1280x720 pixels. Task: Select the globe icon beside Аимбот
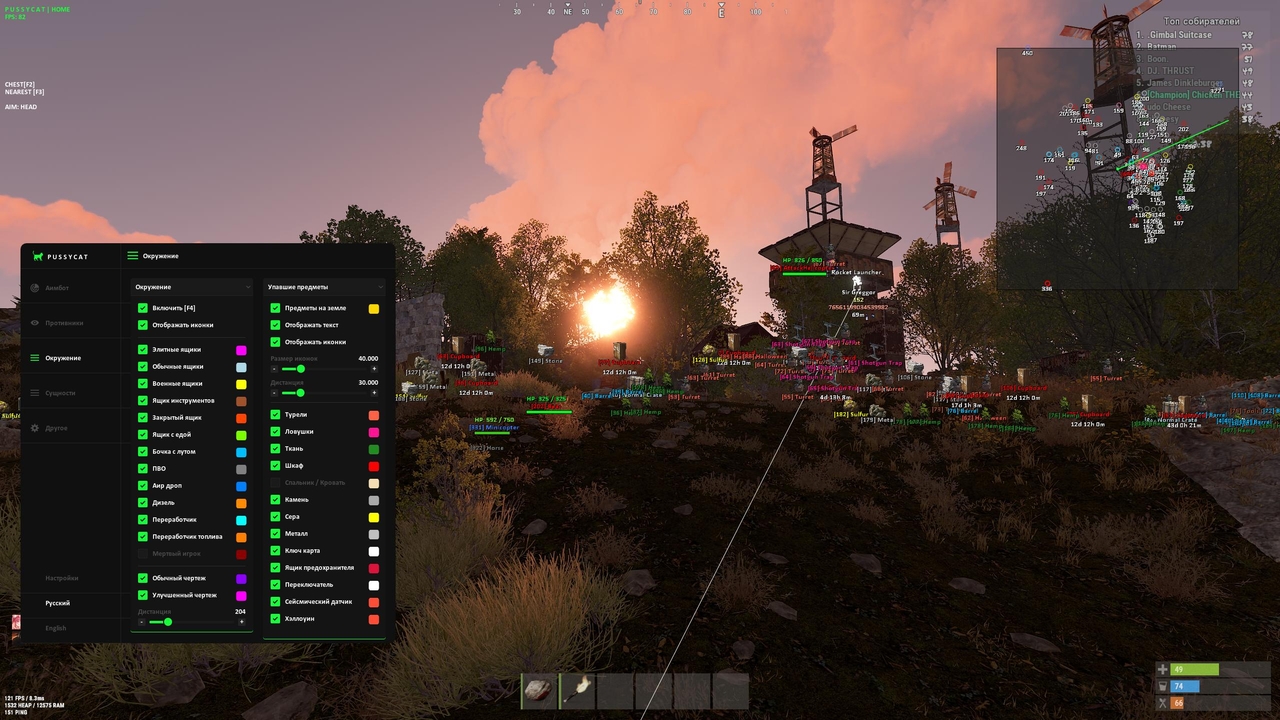tap(36, 288)
